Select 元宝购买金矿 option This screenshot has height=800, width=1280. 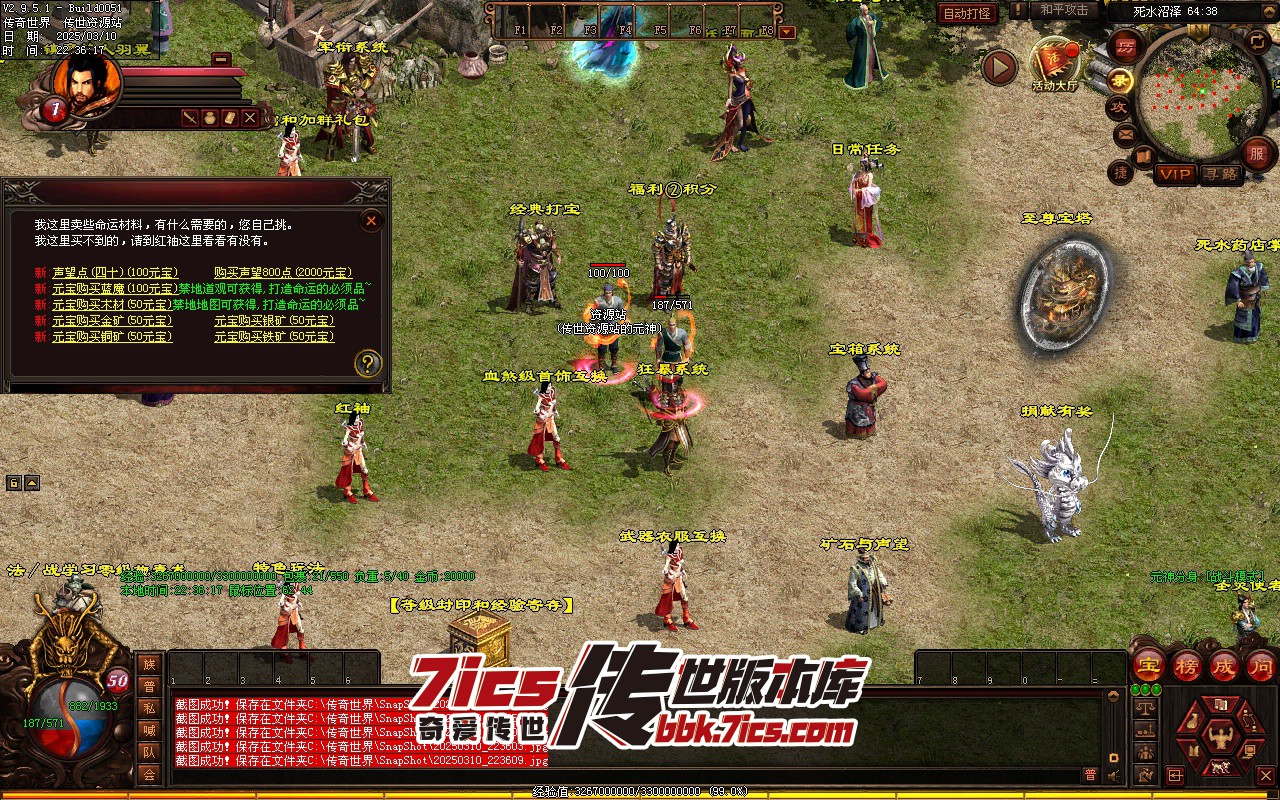click(x=112, y=321)
